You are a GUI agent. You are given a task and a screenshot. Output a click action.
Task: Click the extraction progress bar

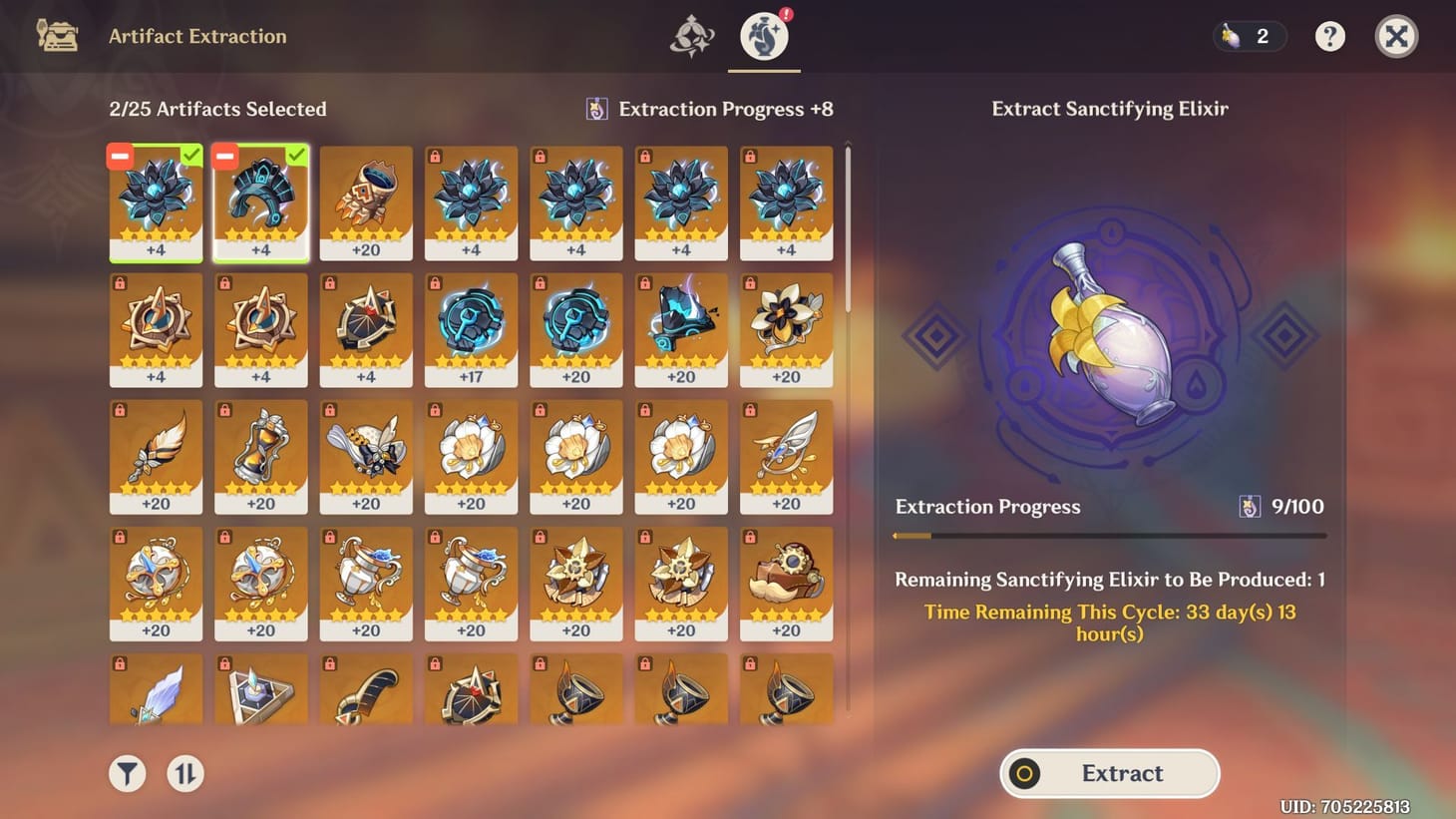(1110, 535)
